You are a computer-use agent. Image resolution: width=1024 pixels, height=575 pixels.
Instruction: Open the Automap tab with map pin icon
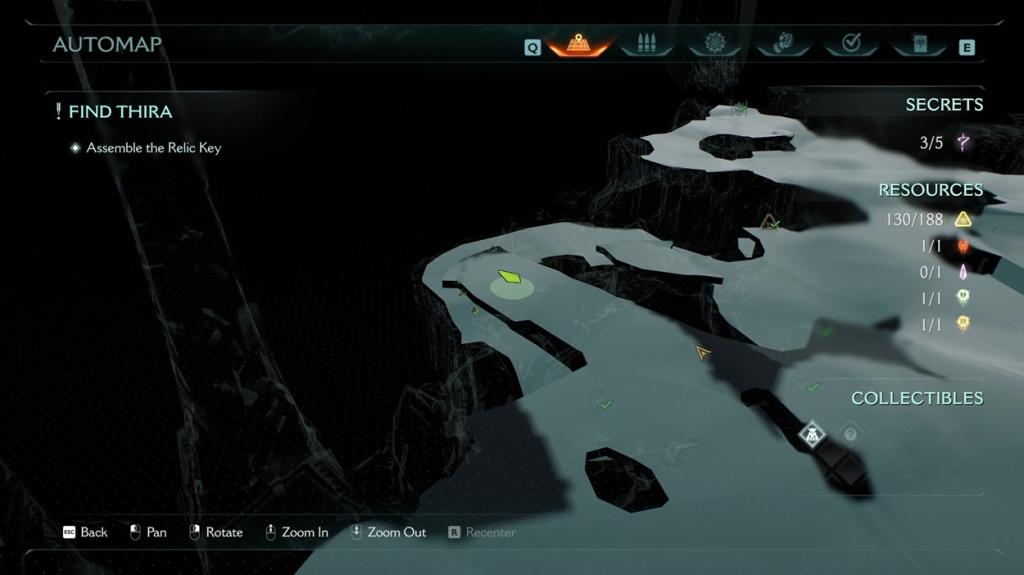click(578, 44)
